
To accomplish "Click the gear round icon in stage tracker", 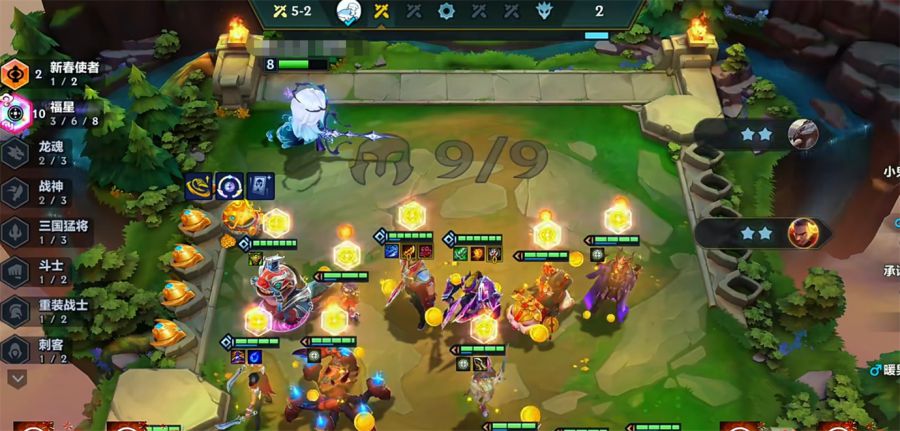I will (446, 12).
